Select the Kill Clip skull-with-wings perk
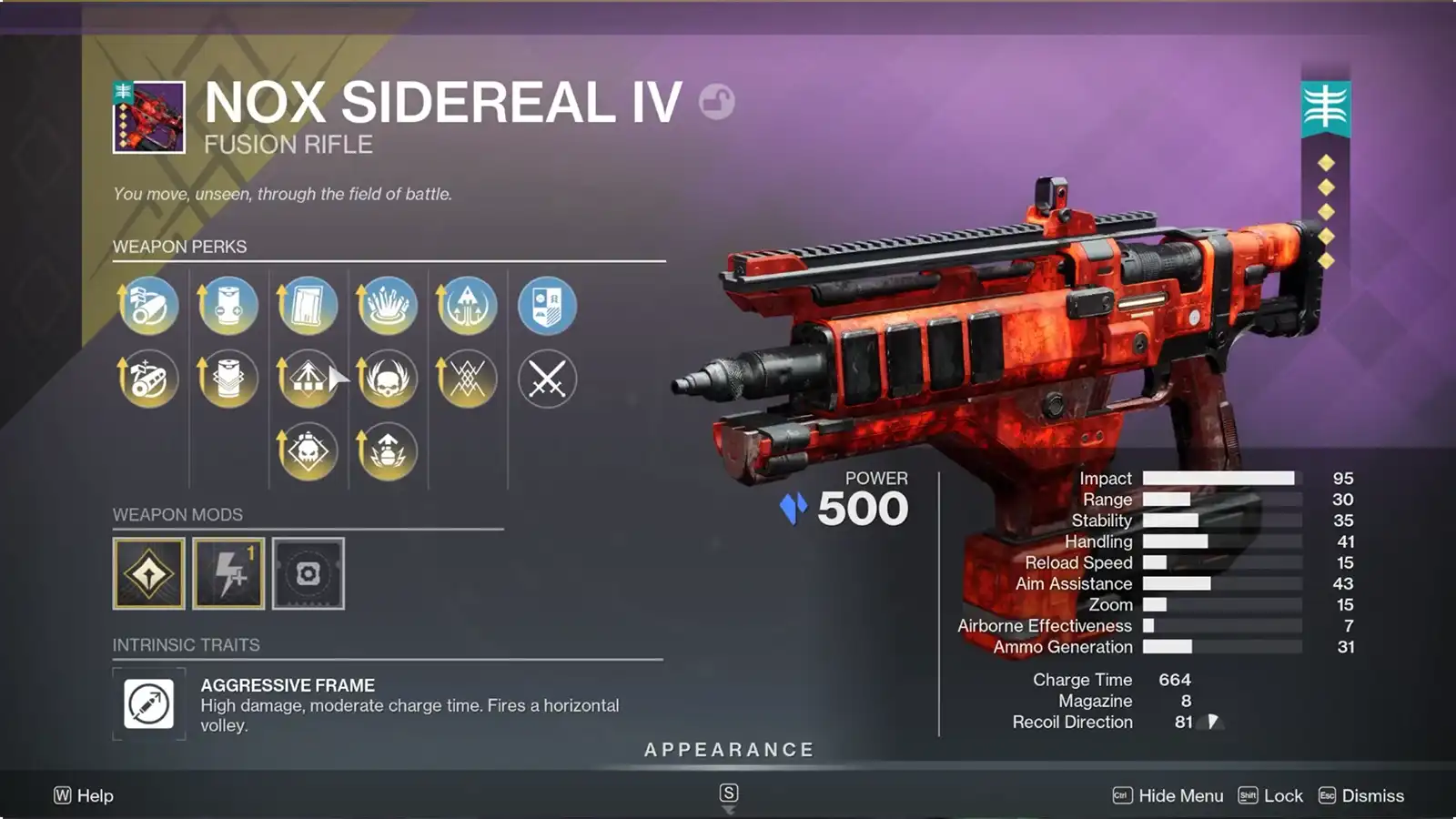This screenshot has width=1456, height=819. tap(388, 379)
